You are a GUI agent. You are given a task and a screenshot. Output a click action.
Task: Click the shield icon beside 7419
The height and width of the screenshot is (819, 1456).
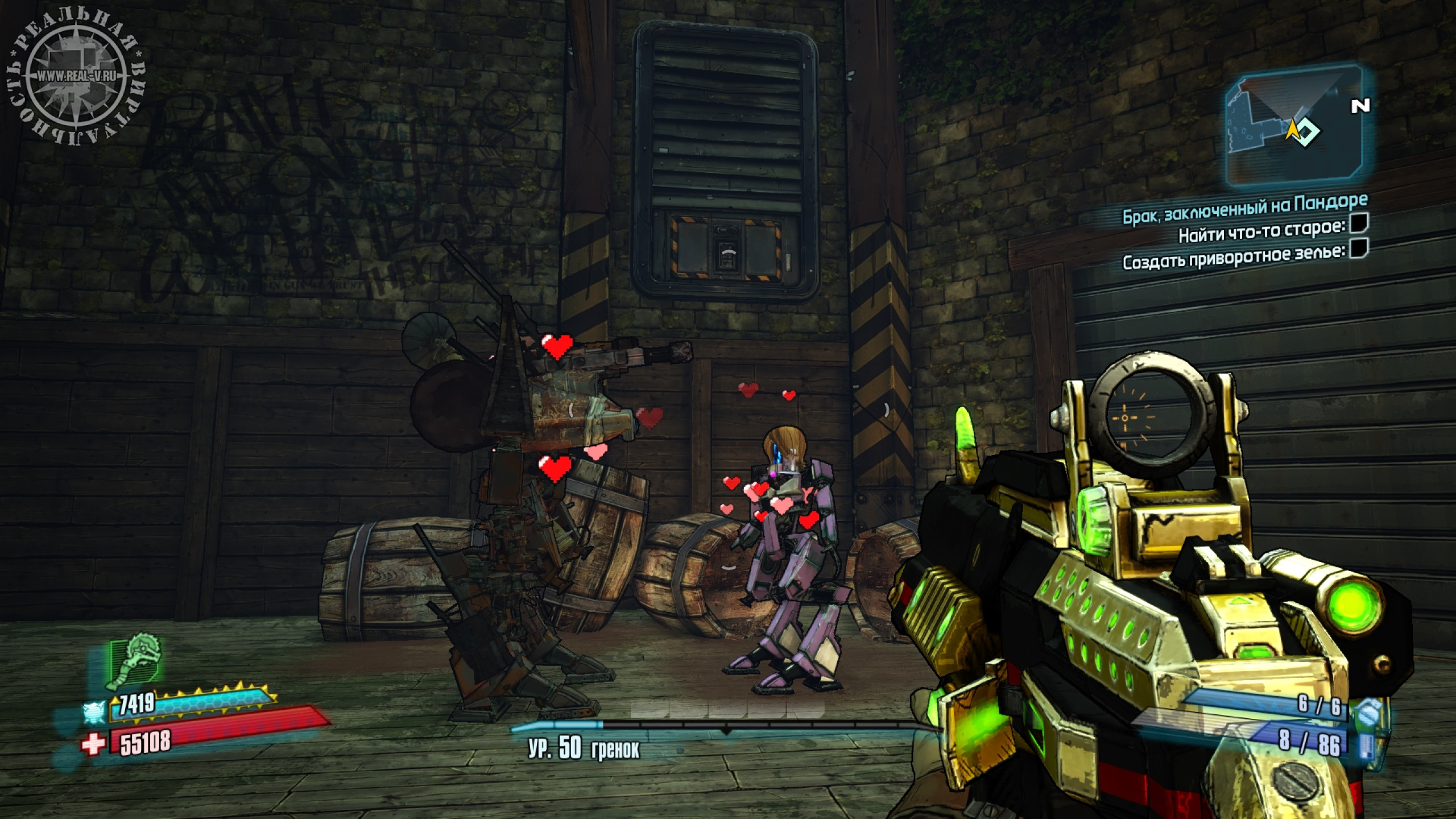(x=94, y=710)
